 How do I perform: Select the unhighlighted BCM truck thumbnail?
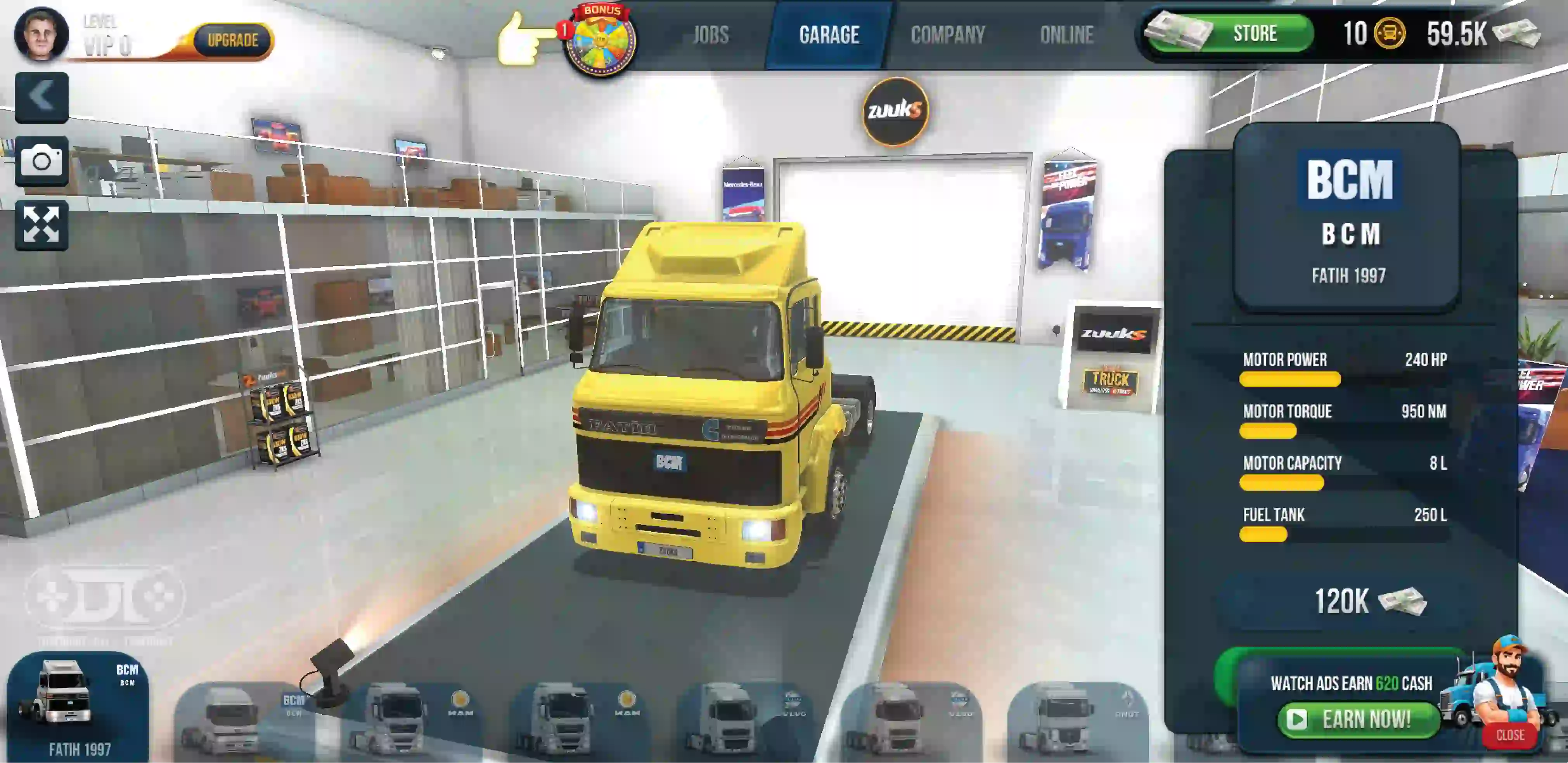click(x=244, y=721)
